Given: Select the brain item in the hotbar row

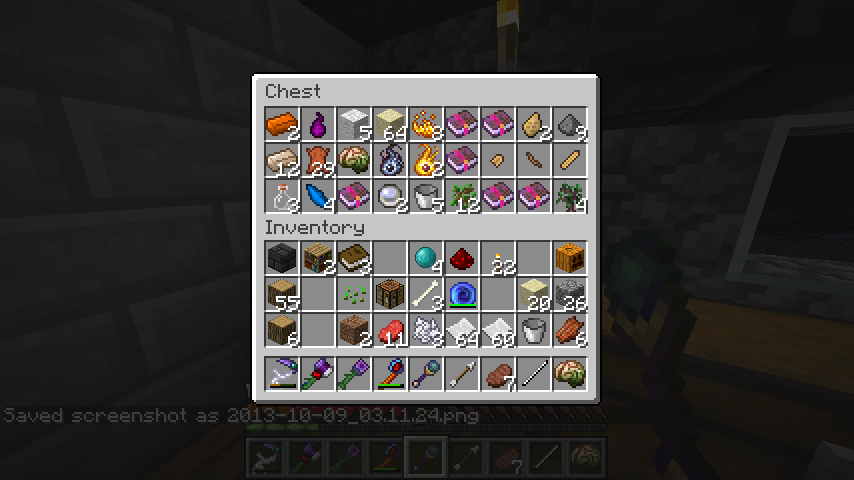Looking at the screenshot, I should 570,374.
